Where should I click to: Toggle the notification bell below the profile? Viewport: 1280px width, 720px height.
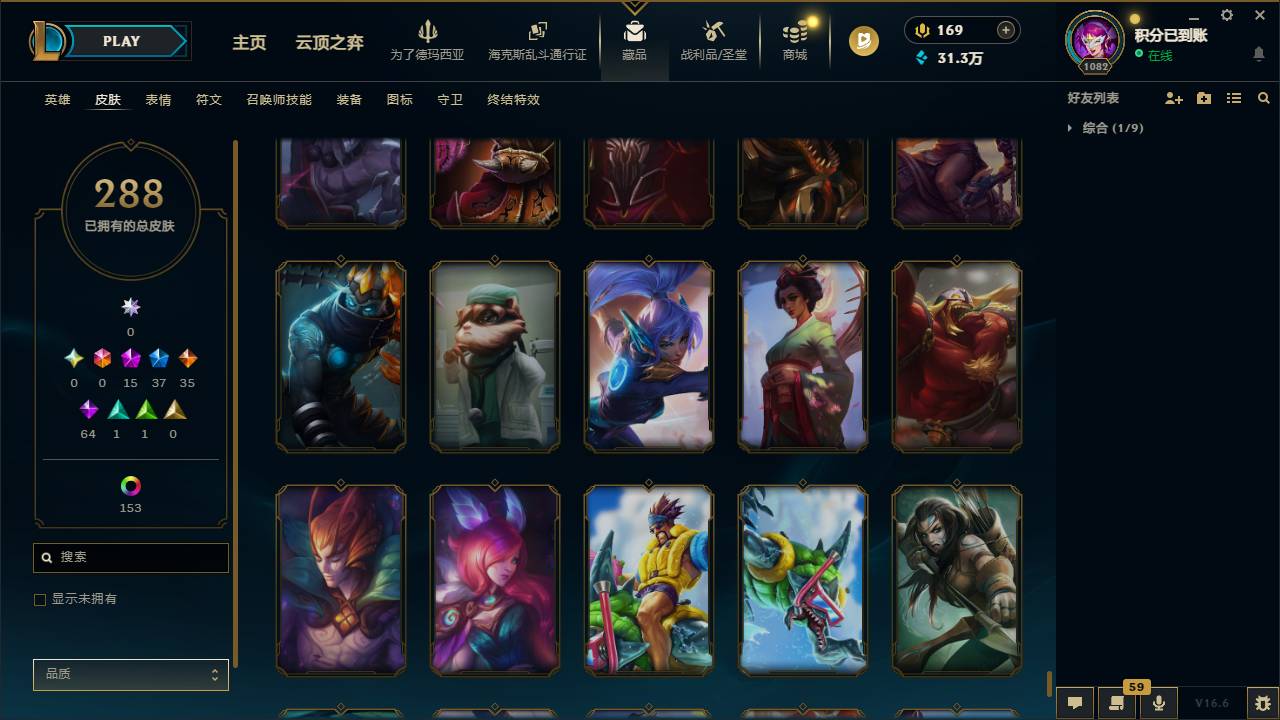tap(1257, 55)
